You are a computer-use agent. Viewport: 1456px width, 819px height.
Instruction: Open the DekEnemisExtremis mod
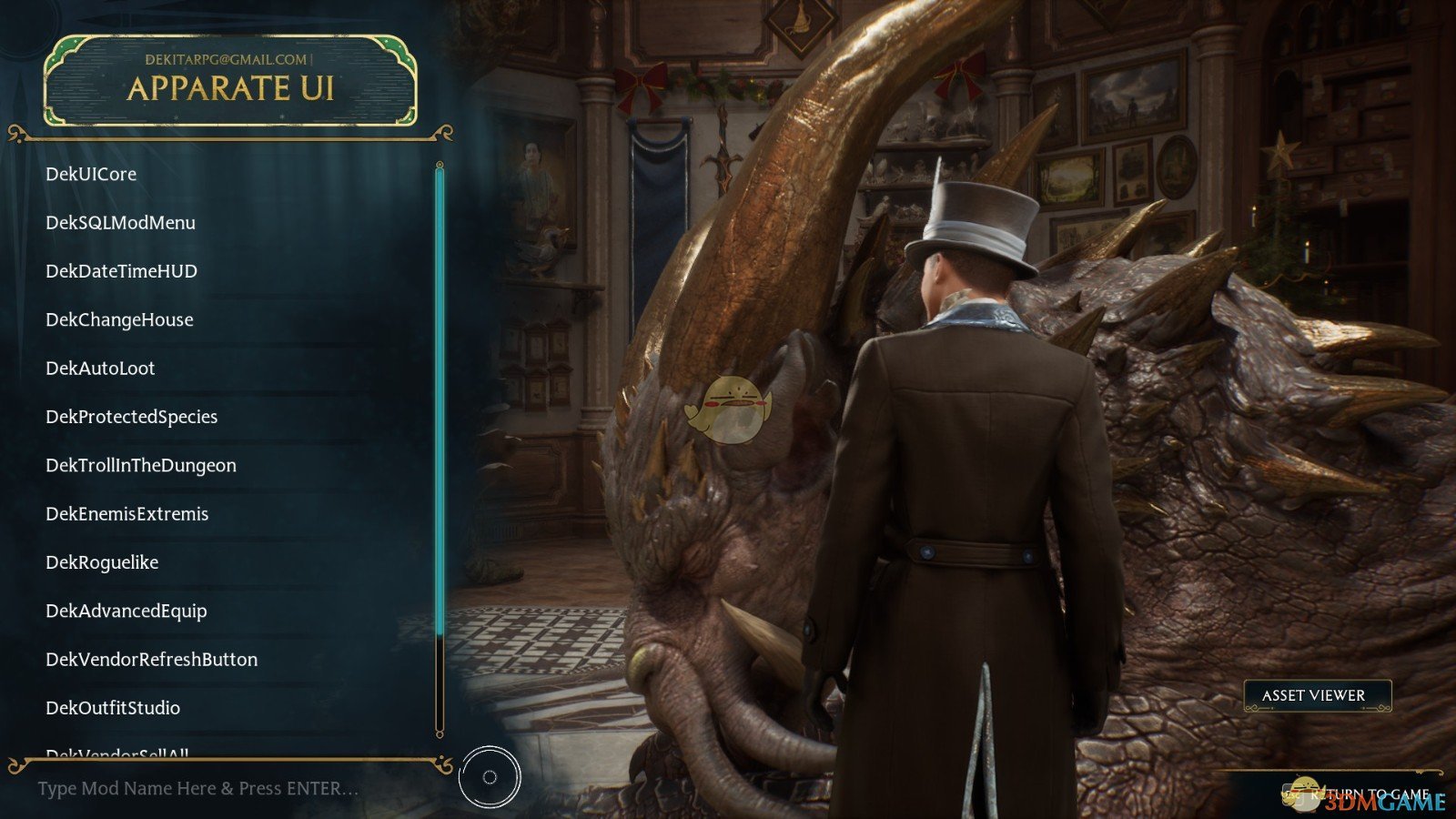[x=126, y=514]
